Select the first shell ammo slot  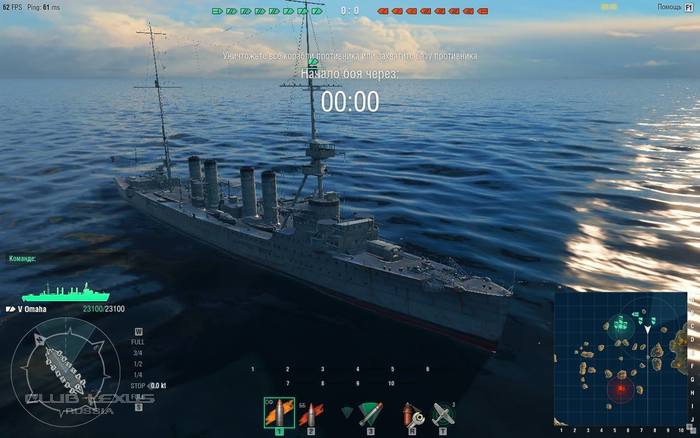coord(278,412)
